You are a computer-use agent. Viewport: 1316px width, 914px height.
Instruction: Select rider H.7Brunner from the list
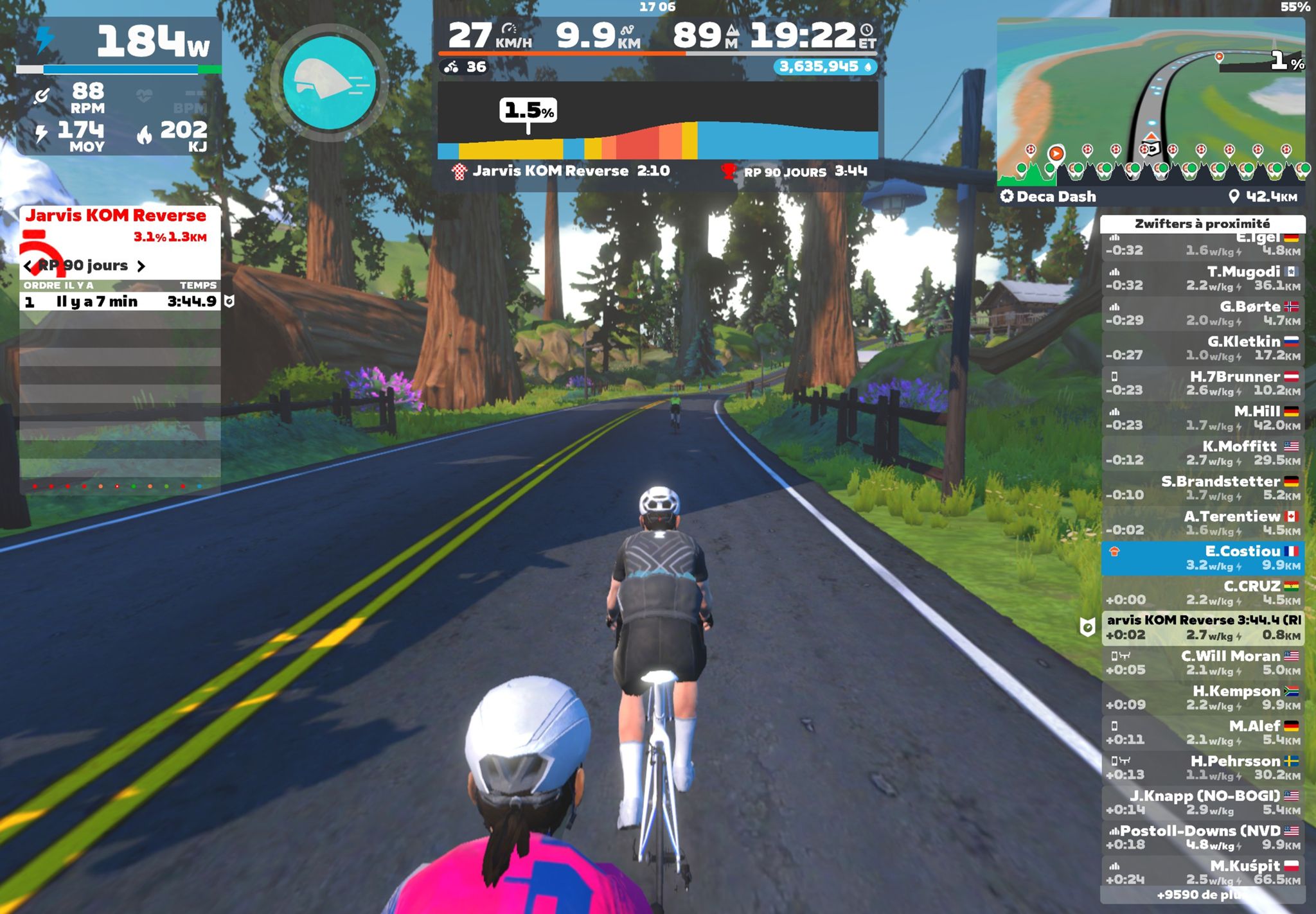click(x=1202, y=383)
